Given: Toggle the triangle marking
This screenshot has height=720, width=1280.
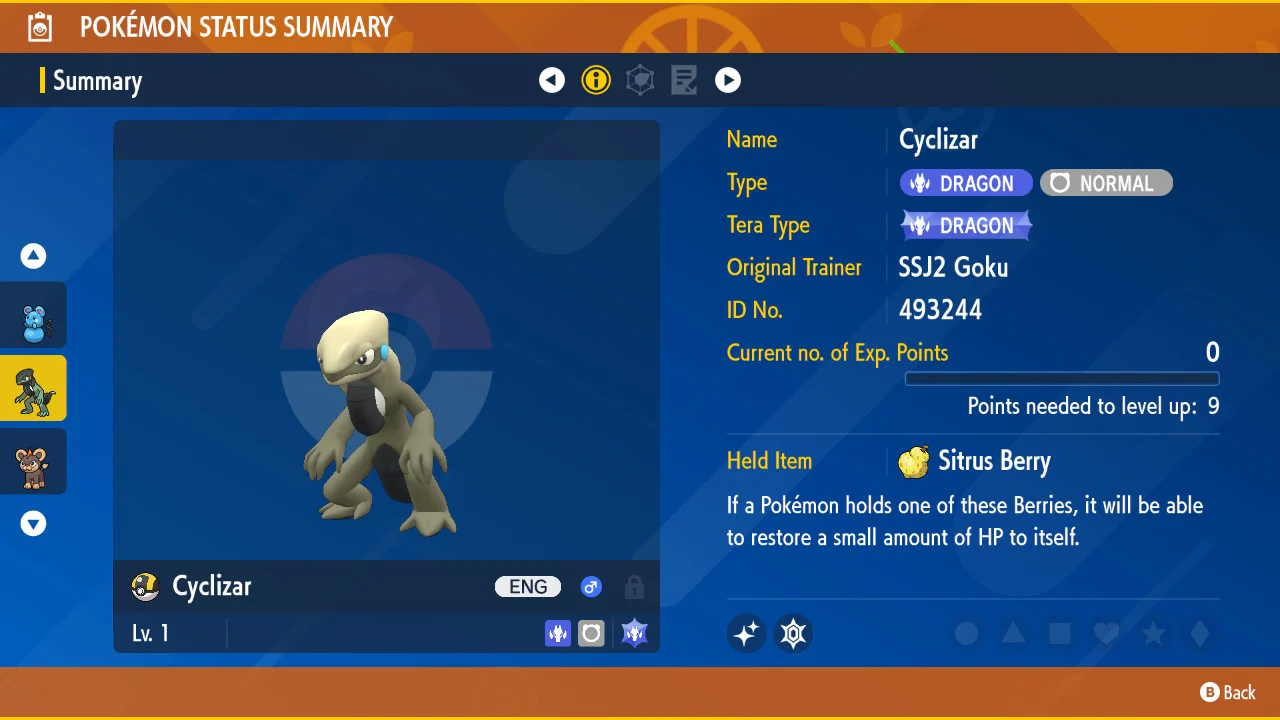Looking at the screenshot, I should pos(1013,634).
